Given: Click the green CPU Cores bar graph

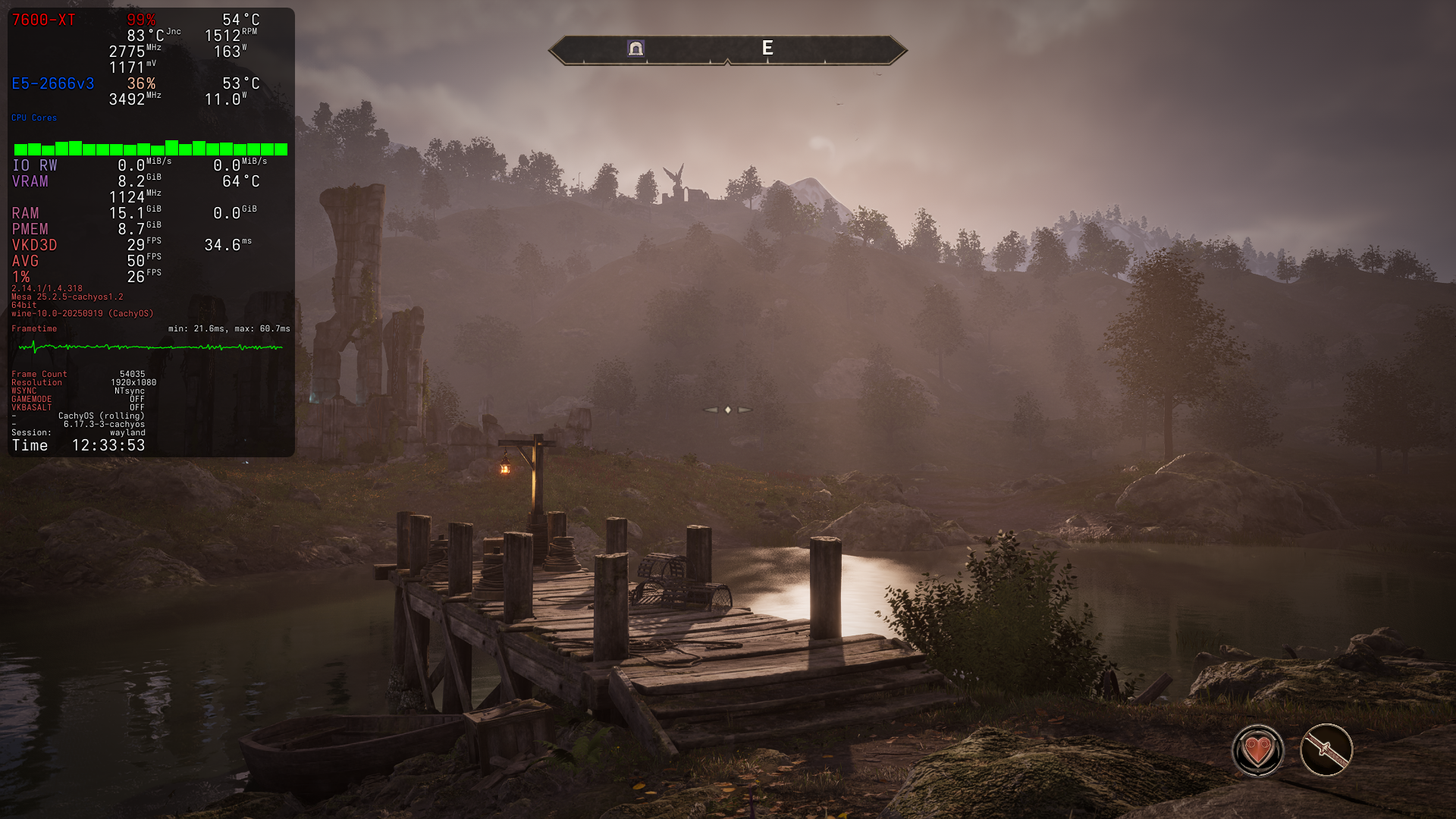Looking at the screenshot, I should point(150,148).
